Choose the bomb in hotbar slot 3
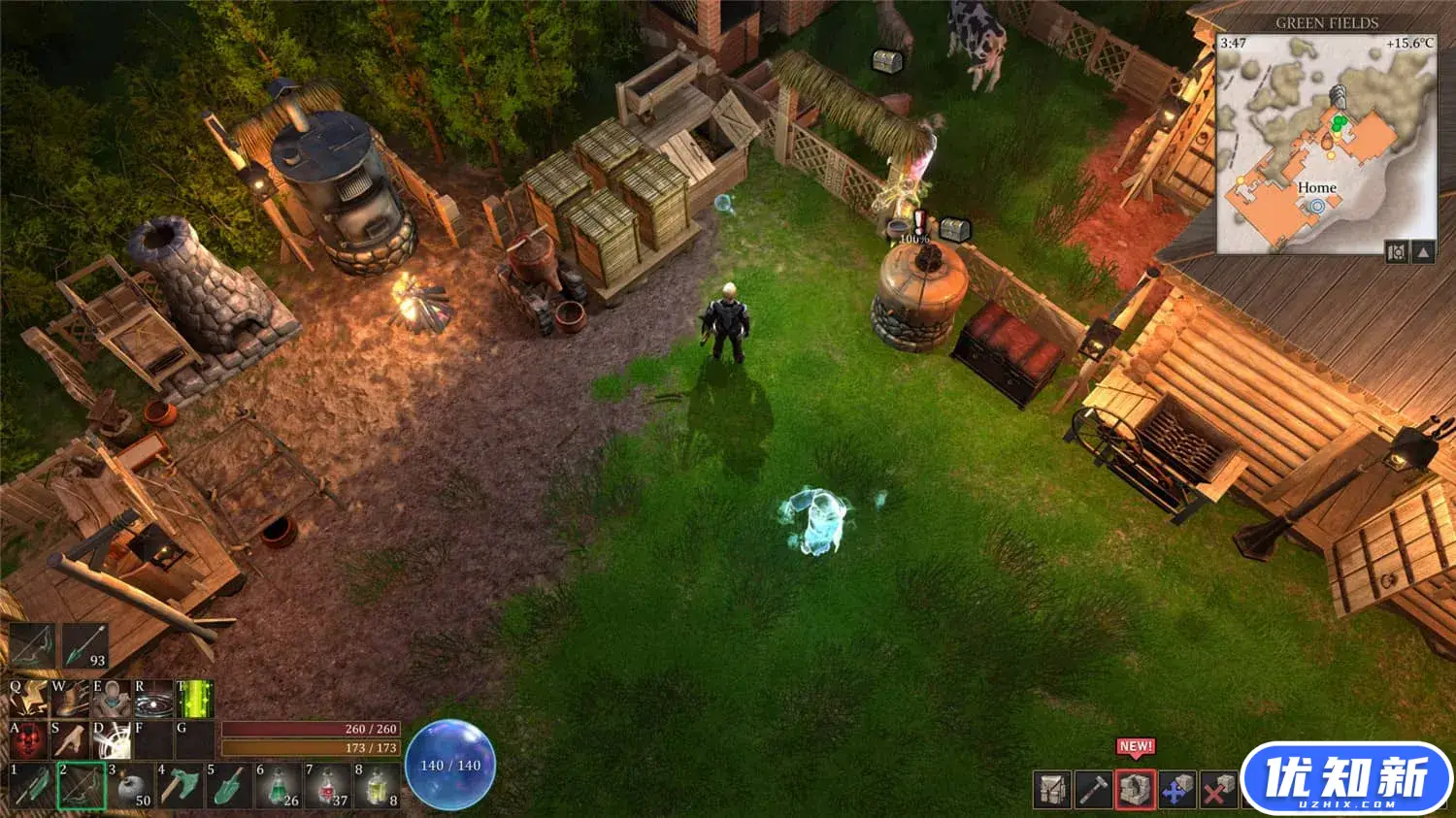This screenshot has height=818, width=1456. click(x=131, y=786)
